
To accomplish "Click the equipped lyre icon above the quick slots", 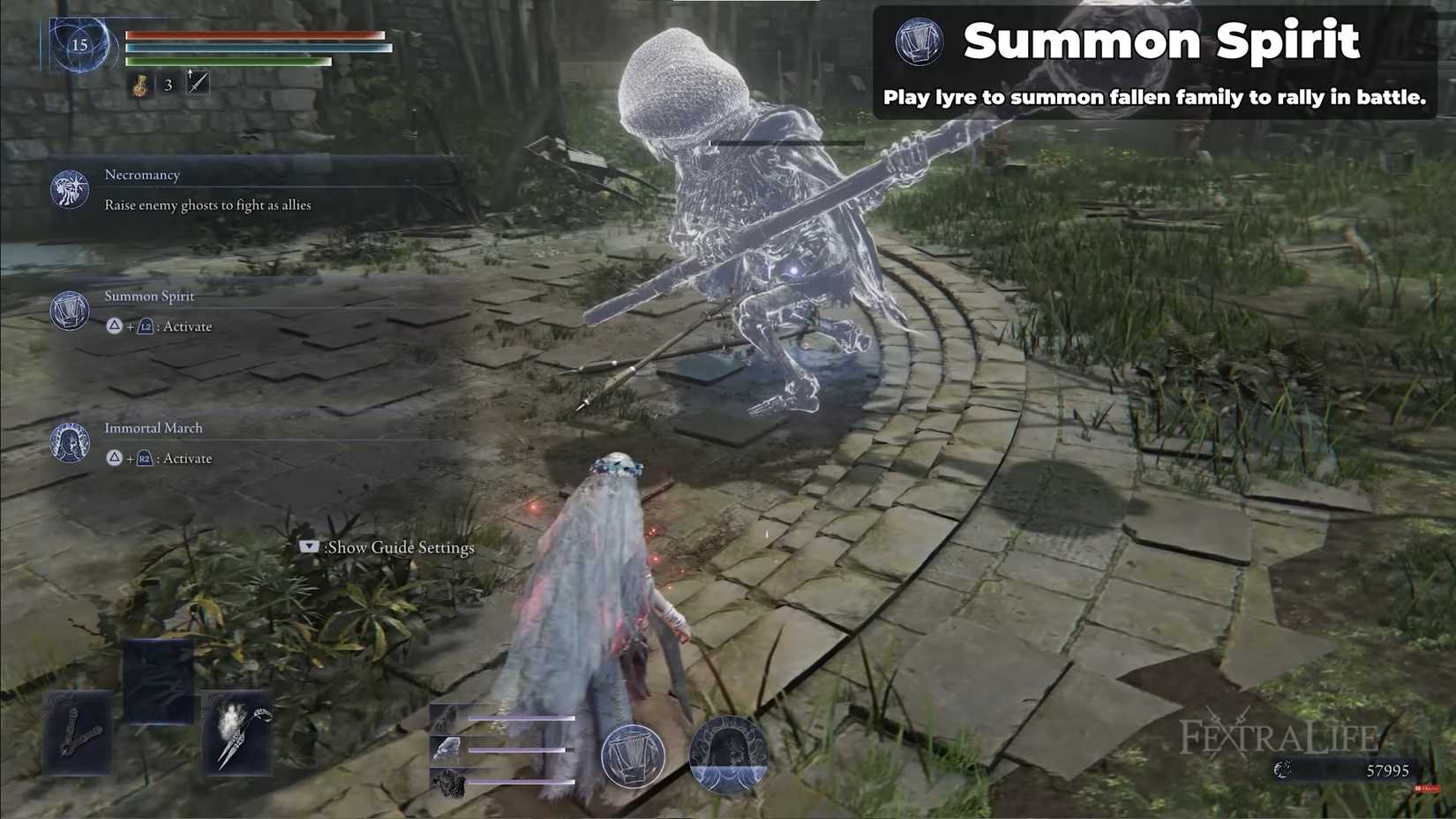I will [634, 755].
